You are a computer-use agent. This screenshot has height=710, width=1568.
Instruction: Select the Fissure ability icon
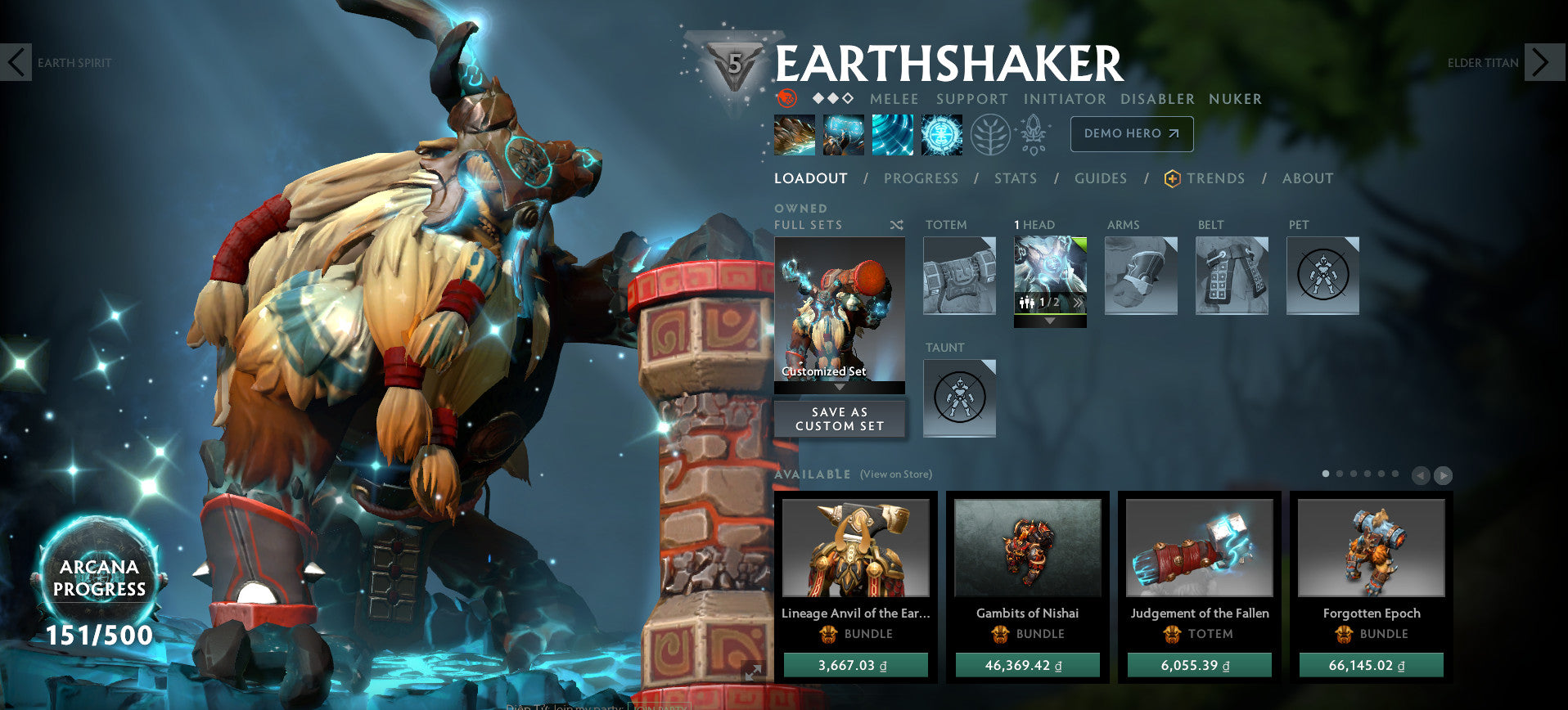pyautogui.click(x=794, y=134)
